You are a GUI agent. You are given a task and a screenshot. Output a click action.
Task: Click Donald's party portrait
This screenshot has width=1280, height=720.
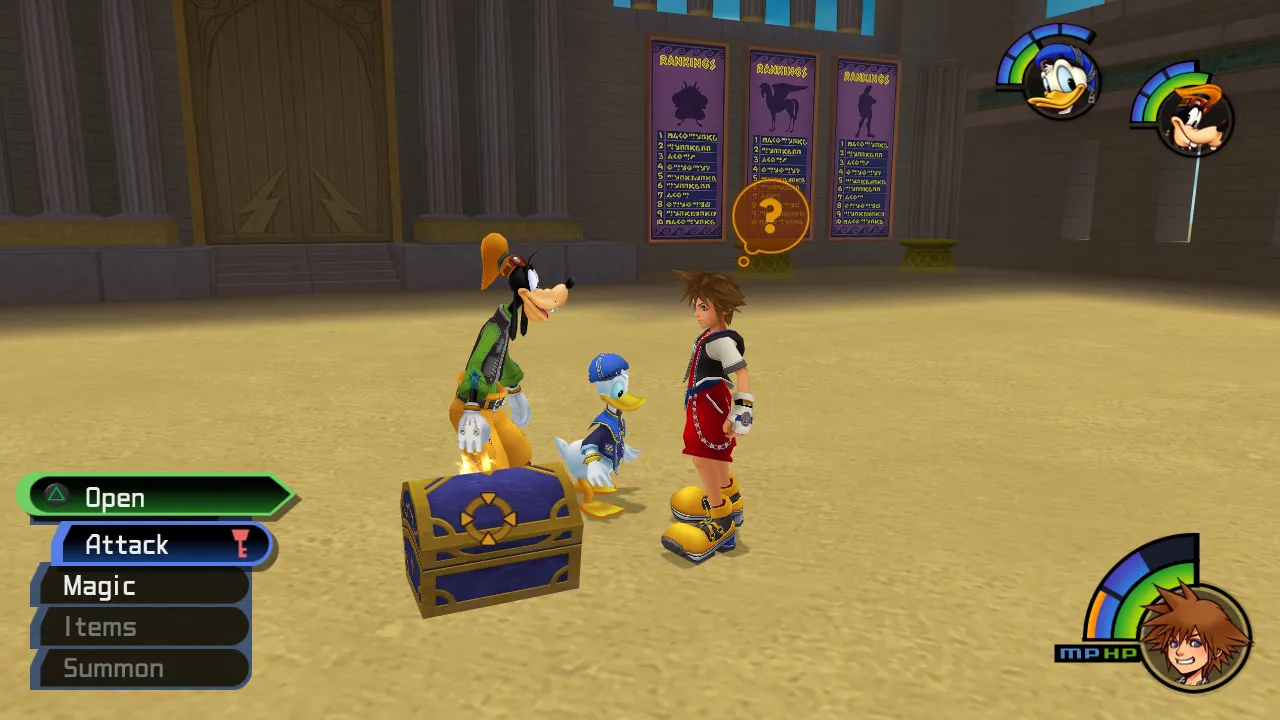1061,82
